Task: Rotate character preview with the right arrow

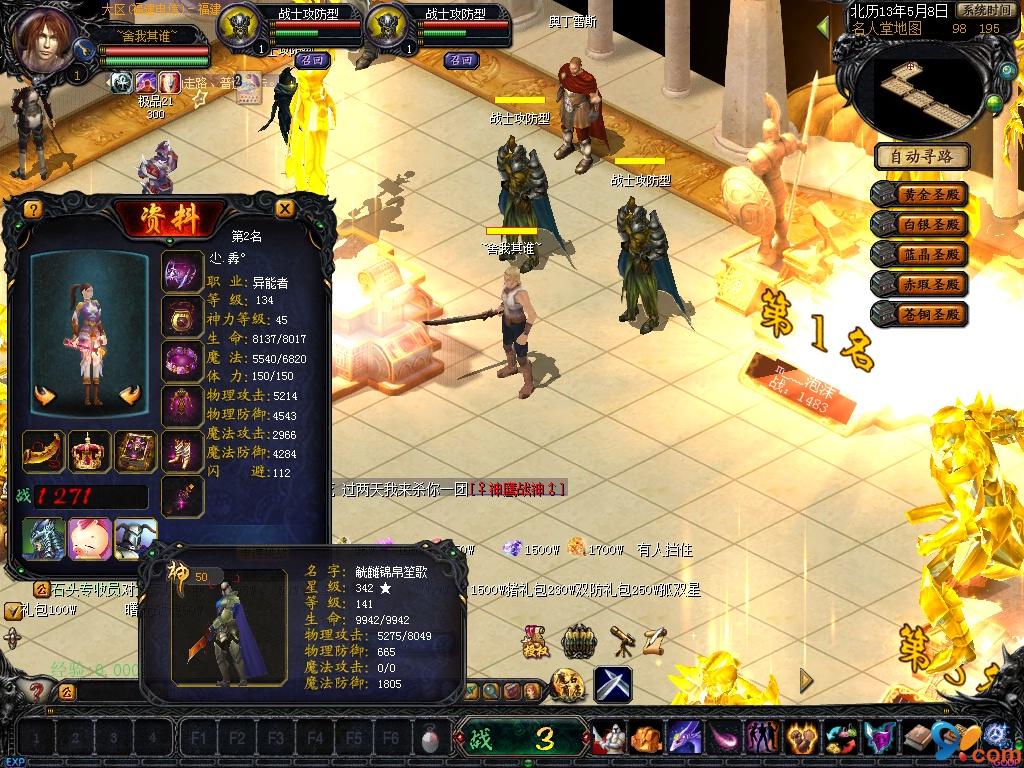Action: [129, 396]
